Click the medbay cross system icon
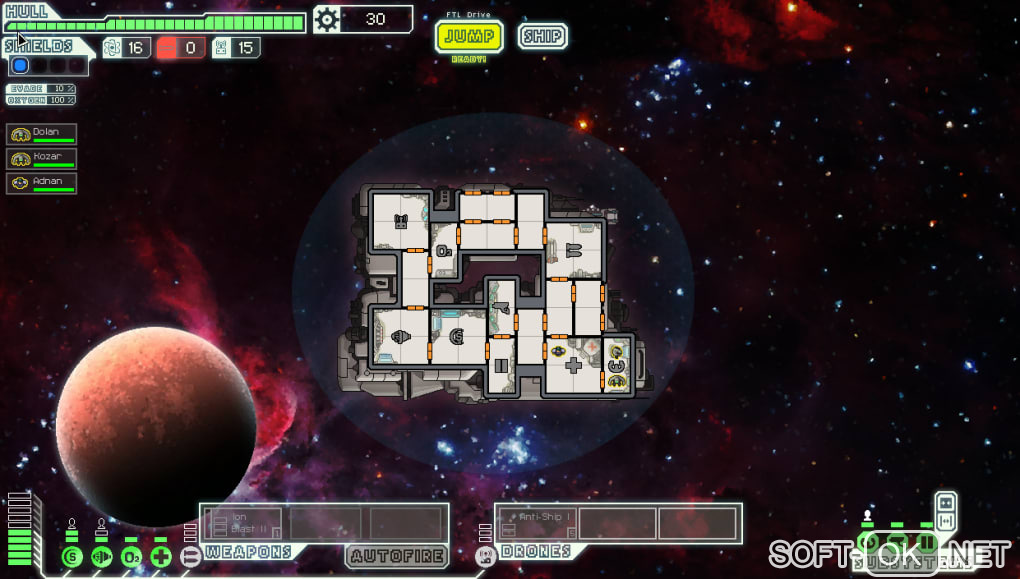This screenshot has height=579, width=1020. [161, 557]
